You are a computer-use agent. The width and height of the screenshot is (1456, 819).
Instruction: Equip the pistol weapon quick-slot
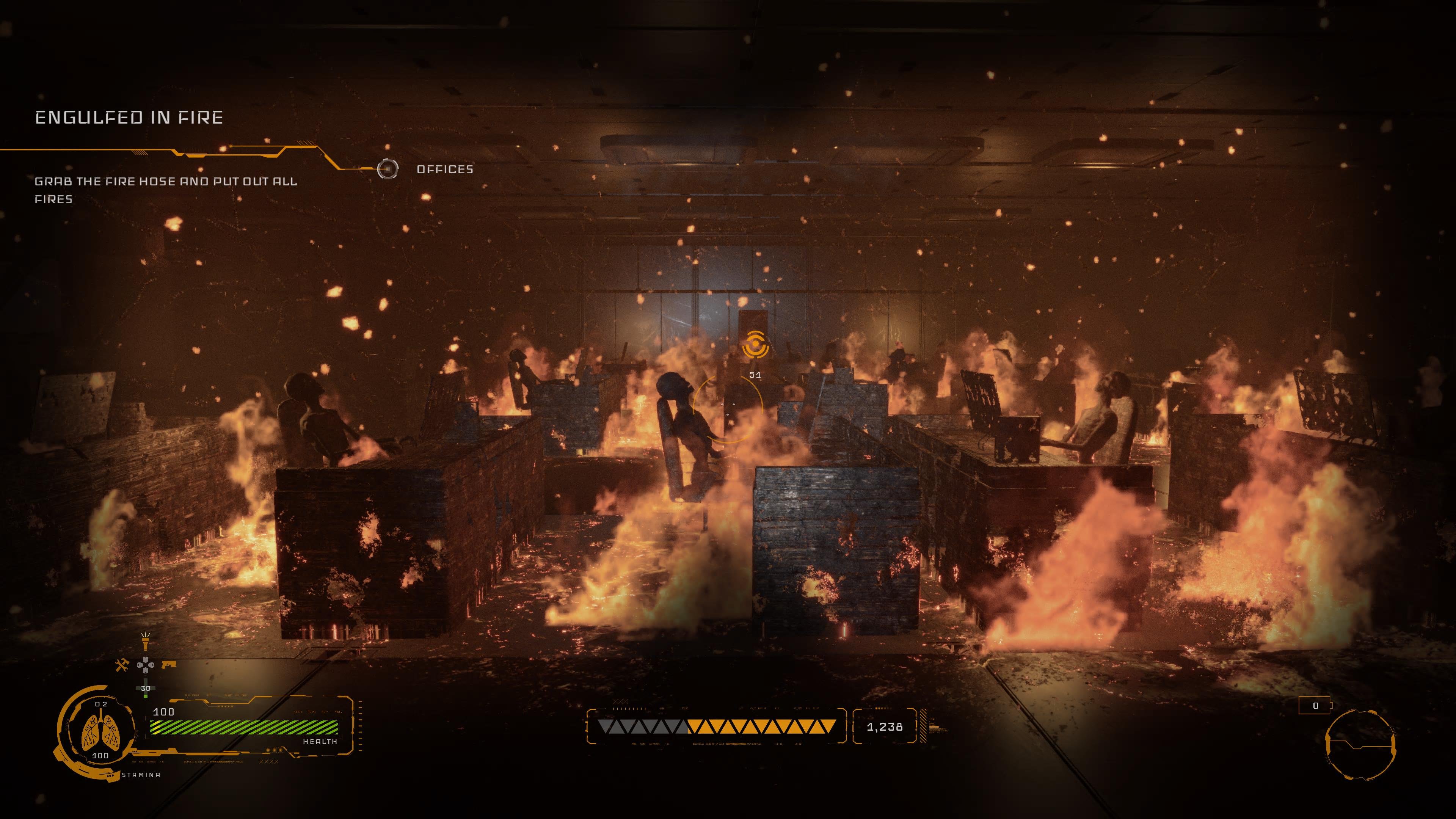[169, 665]
